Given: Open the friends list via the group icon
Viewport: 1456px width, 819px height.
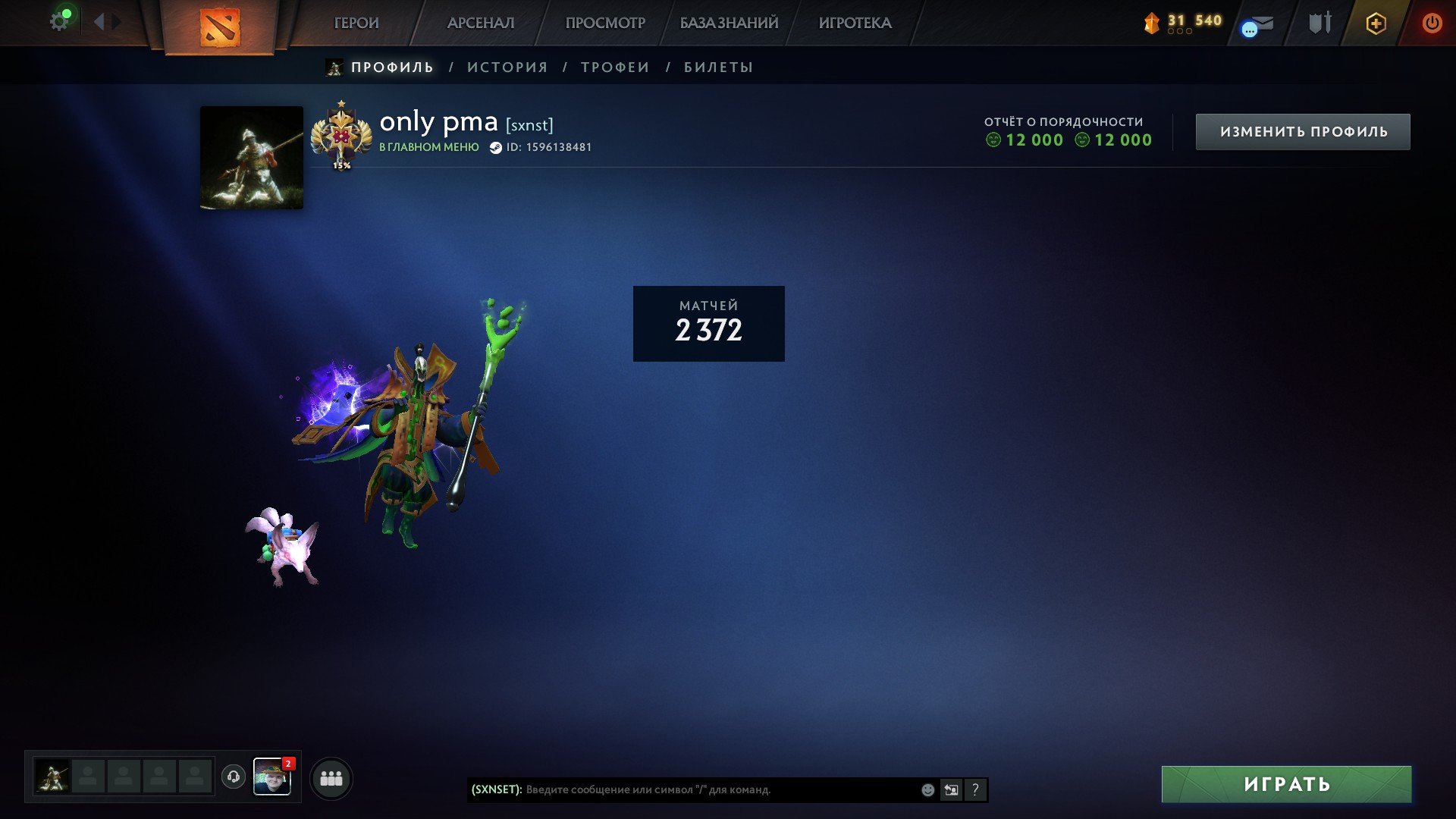Looking at the screenshot, I should tap(330, 777).
